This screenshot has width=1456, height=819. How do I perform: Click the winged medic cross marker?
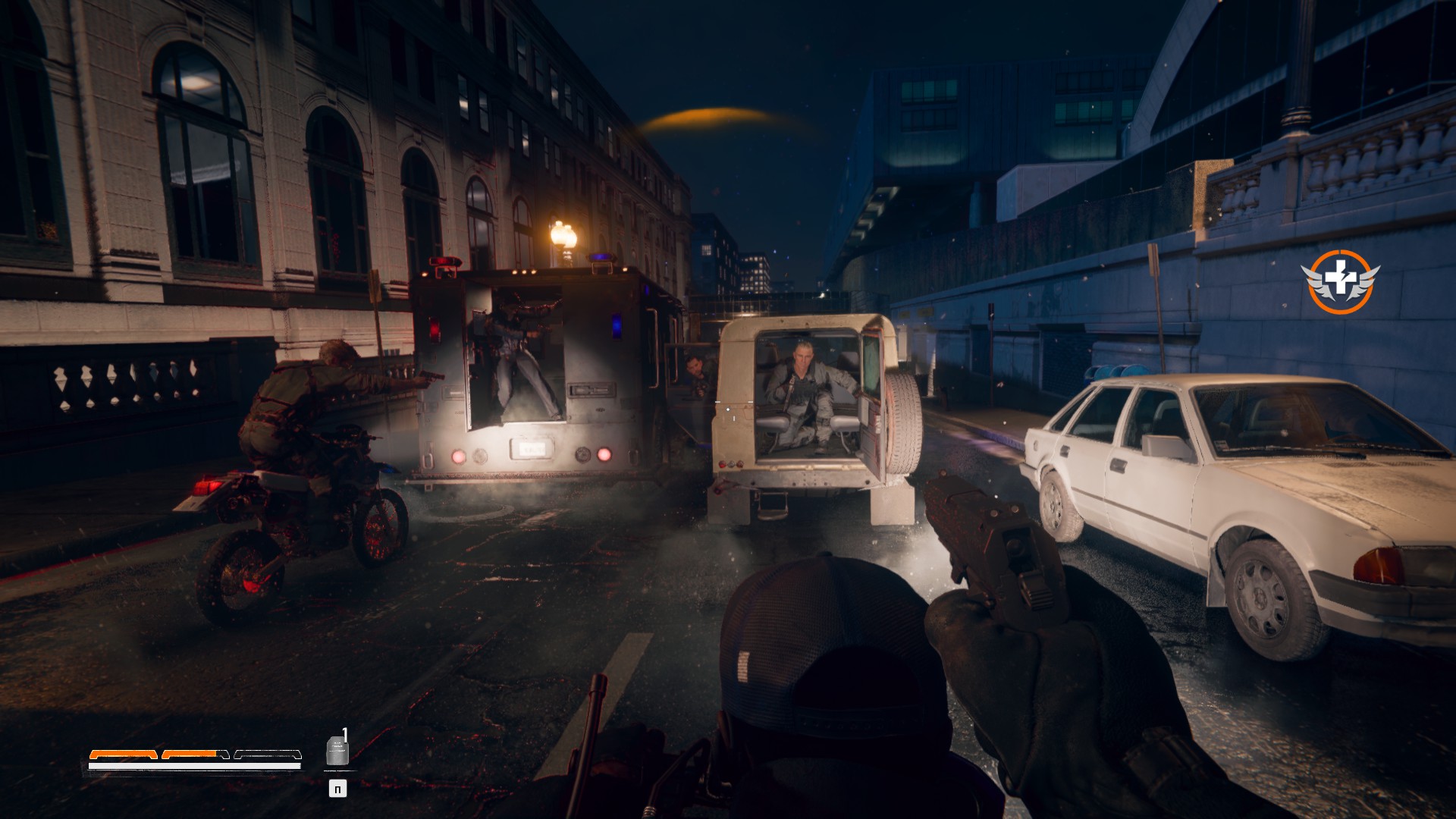1340,281
